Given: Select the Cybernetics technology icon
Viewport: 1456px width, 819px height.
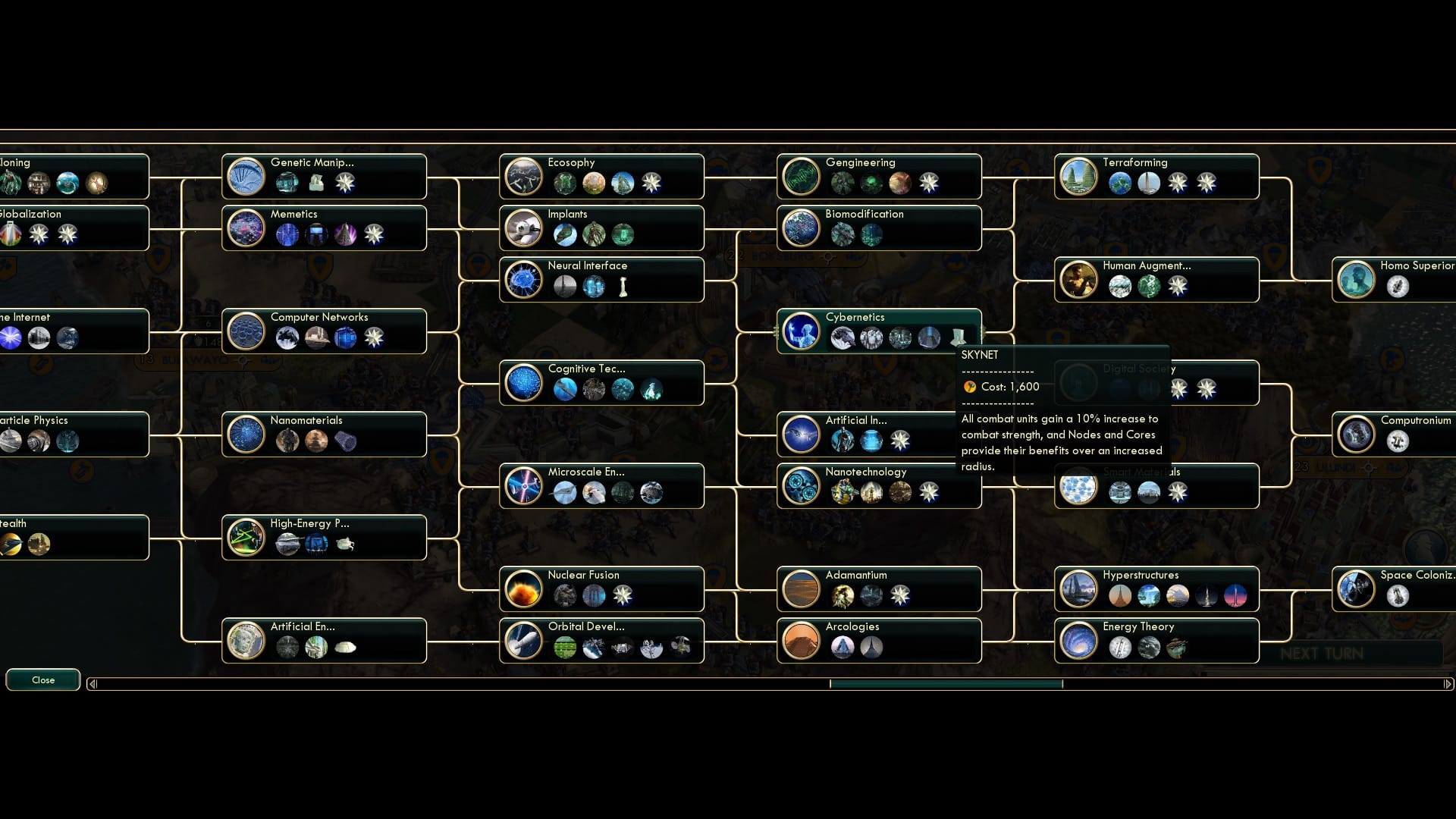Looking at the screenshot, I should click(802, 333).
